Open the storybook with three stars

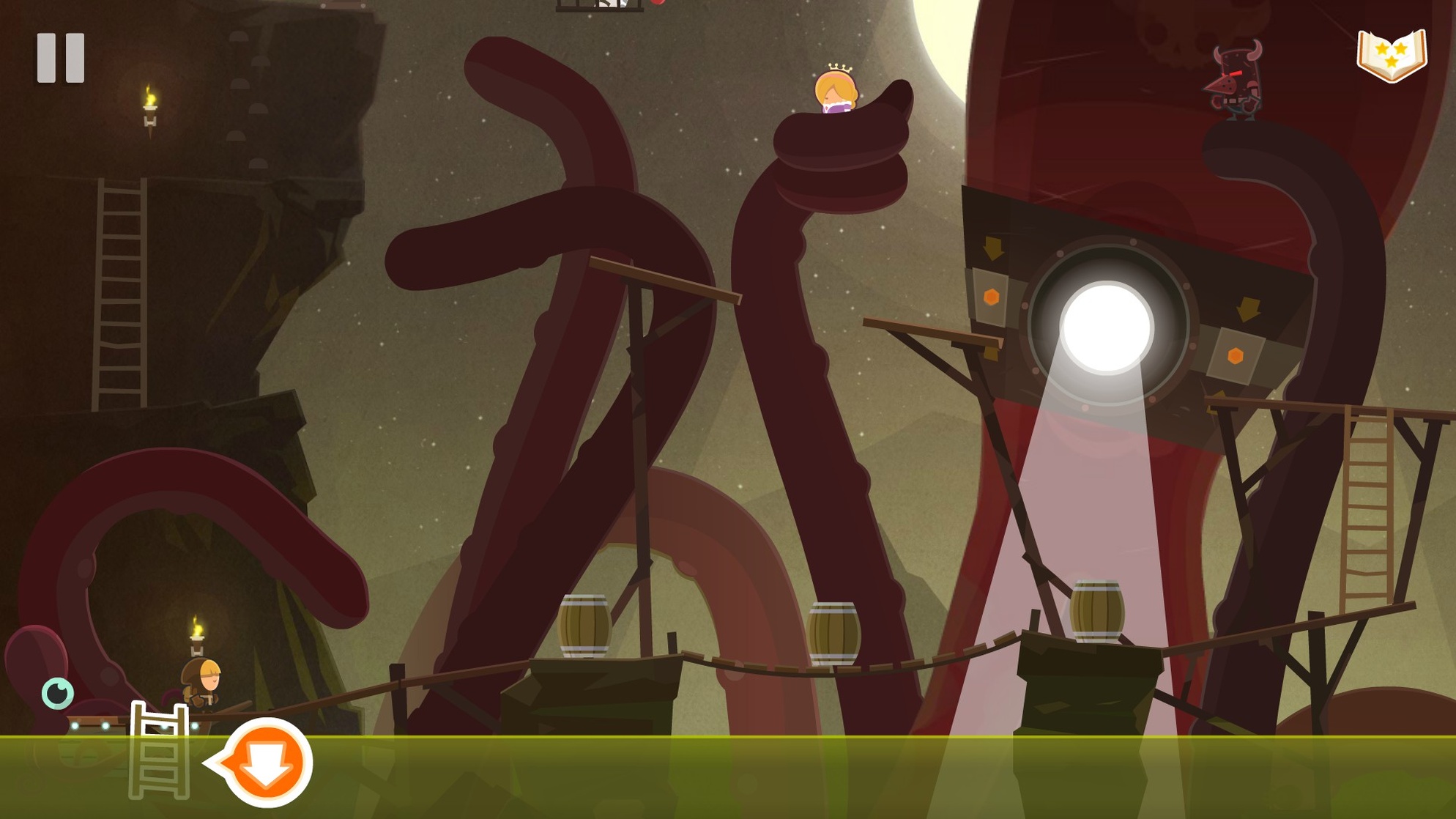click(1392, 55)
